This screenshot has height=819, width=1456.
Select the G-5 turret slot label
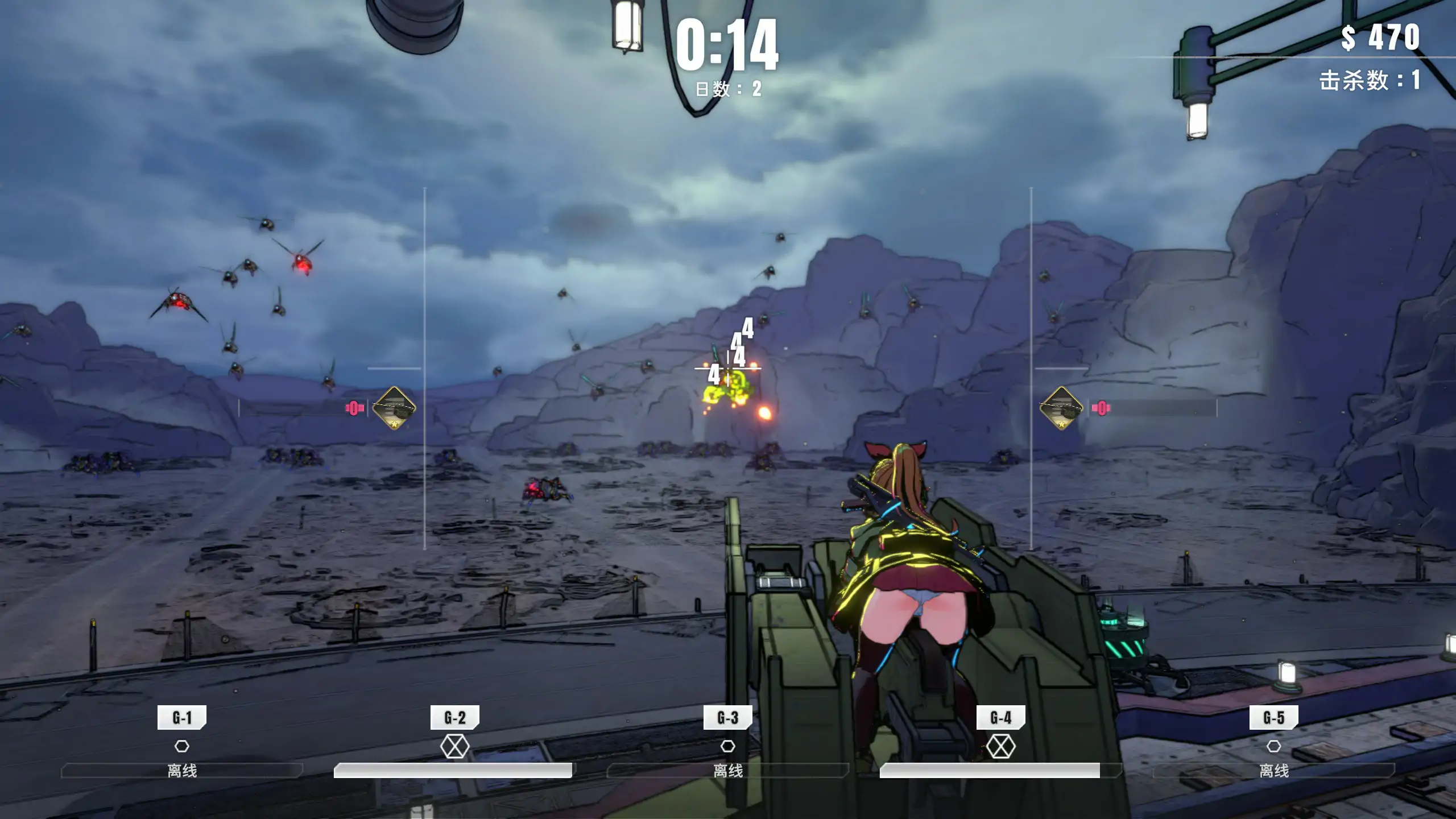(1274, 718)
